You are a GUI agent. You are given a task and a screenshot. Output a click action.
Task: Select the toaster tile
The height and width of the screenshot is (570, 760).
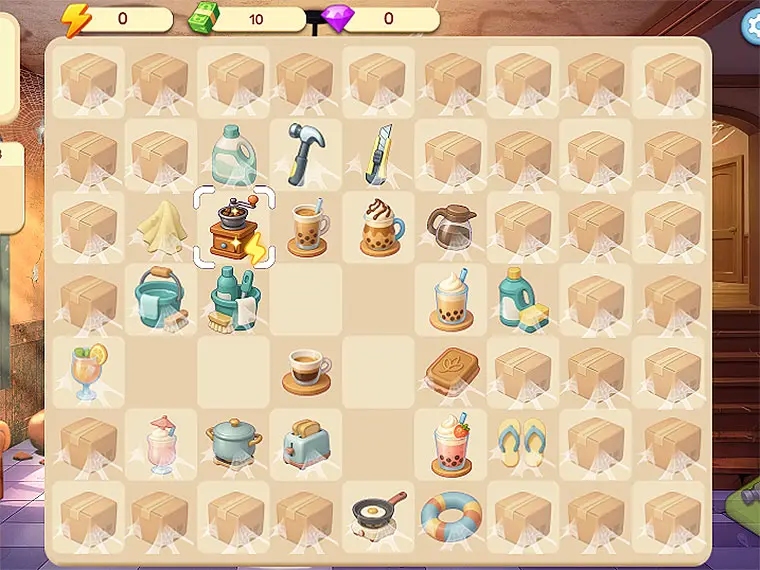(x=305, y=443)
